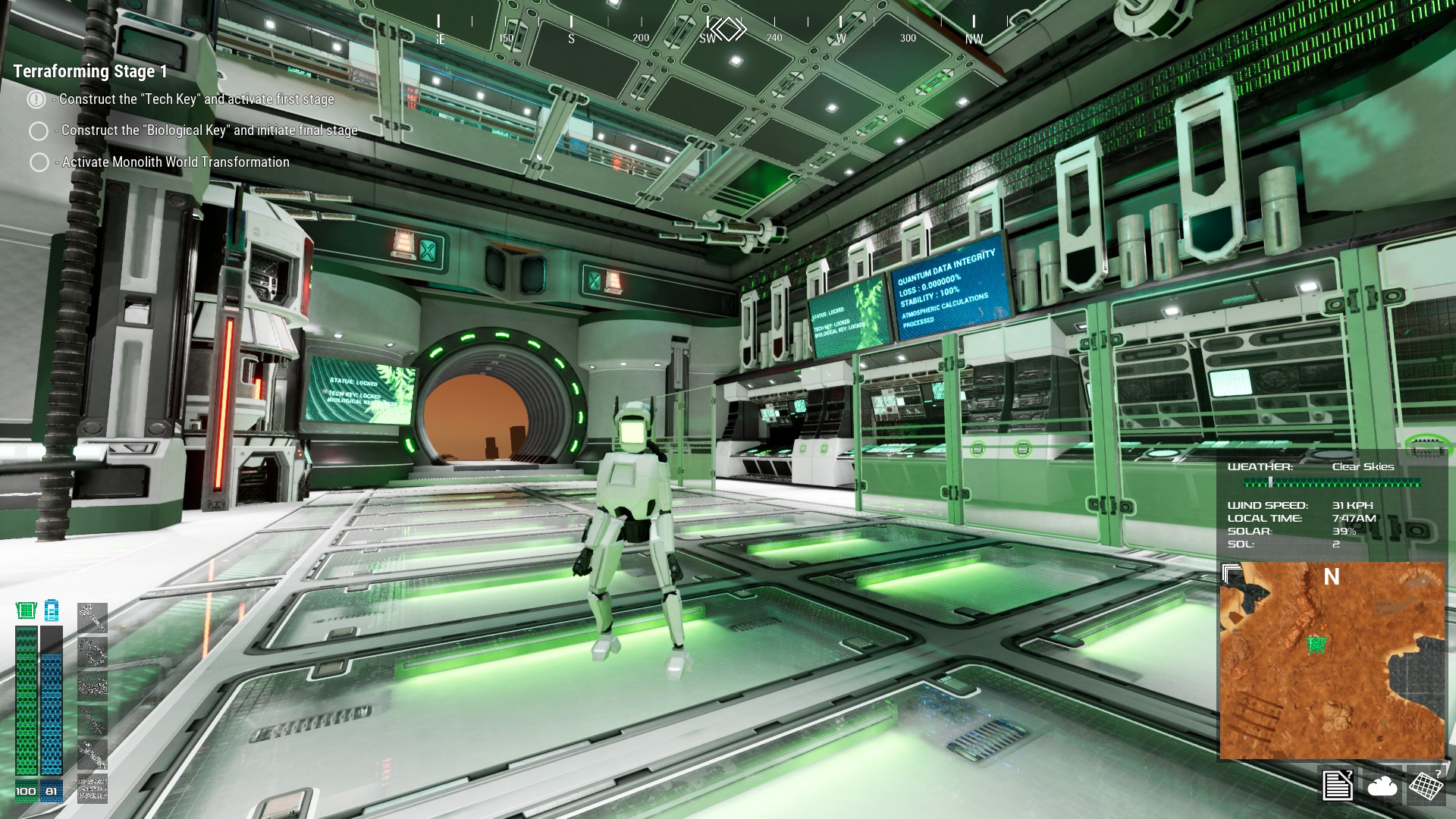Select the hammer tool slot
Viewport: 1456px width, 819px height.
pyautogui.click(x=93, y=618)
